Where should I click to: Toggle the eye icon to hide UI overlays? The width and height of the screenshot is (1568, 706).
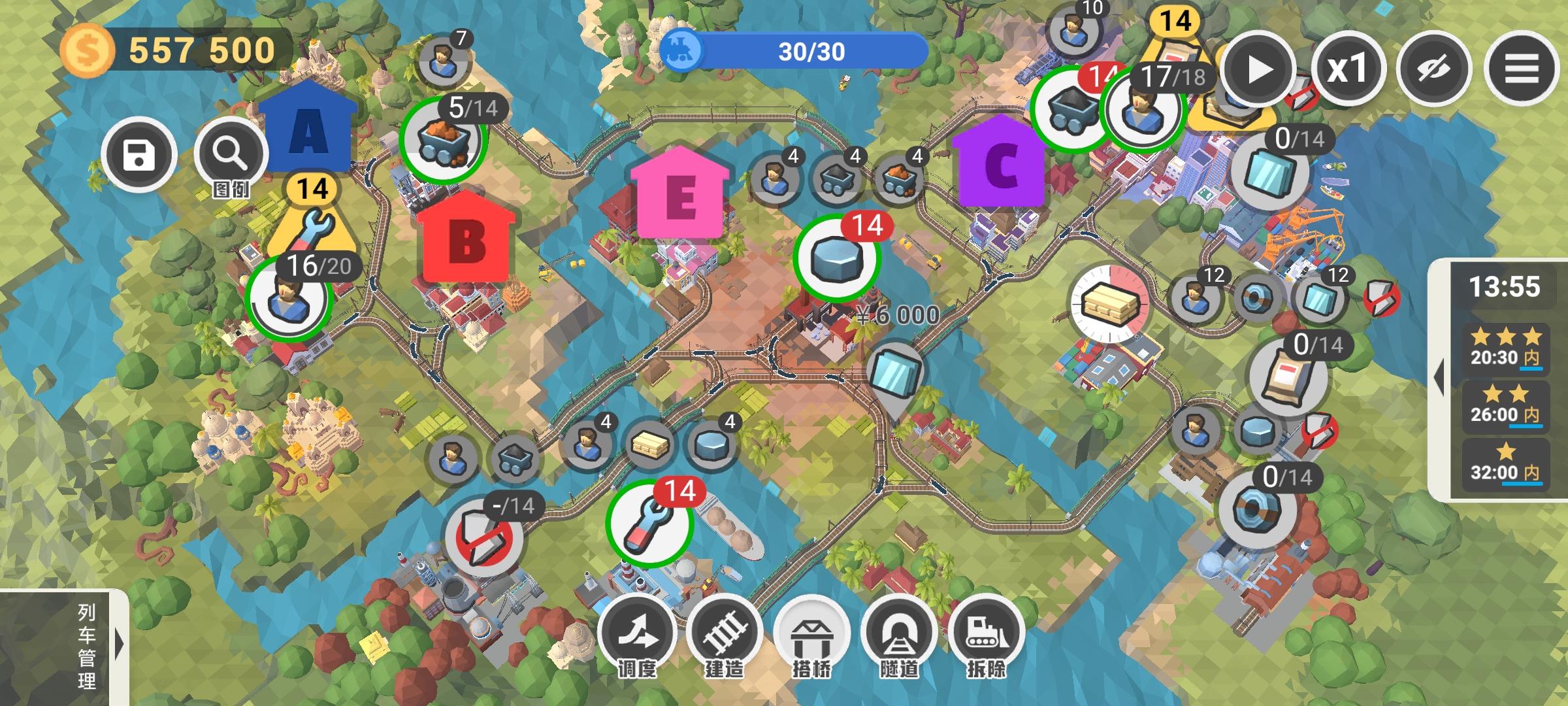[x=1435, y=69]
